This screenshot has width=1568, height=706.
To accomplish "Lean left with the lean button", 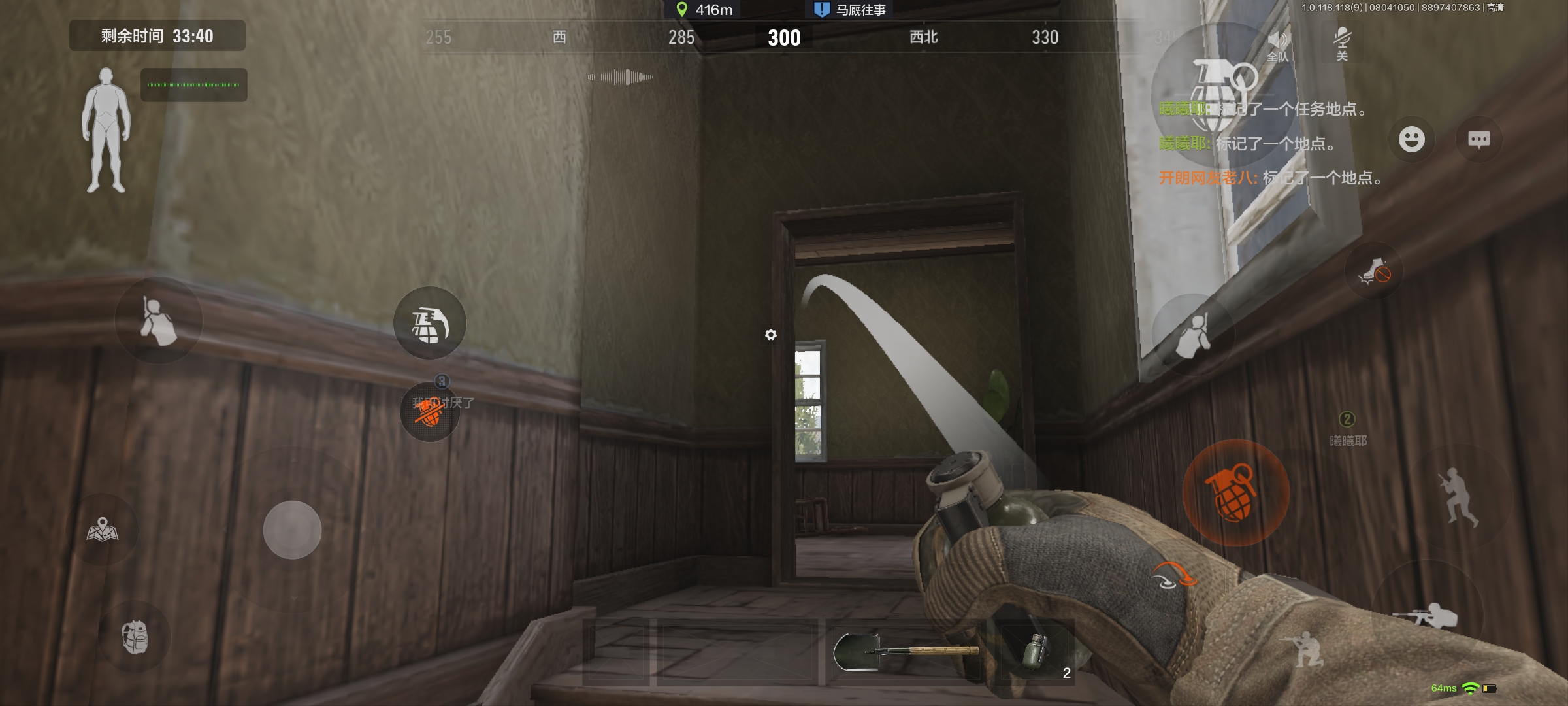I will pyautogui.click(x=158, y=320).
